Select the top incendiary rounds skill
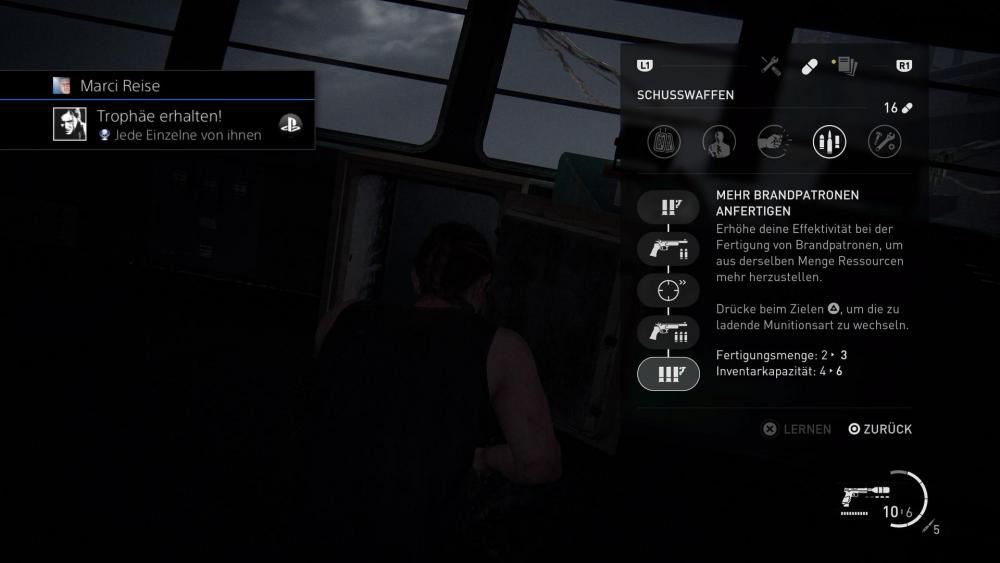Screen dimensions: 1000x563 668,208
